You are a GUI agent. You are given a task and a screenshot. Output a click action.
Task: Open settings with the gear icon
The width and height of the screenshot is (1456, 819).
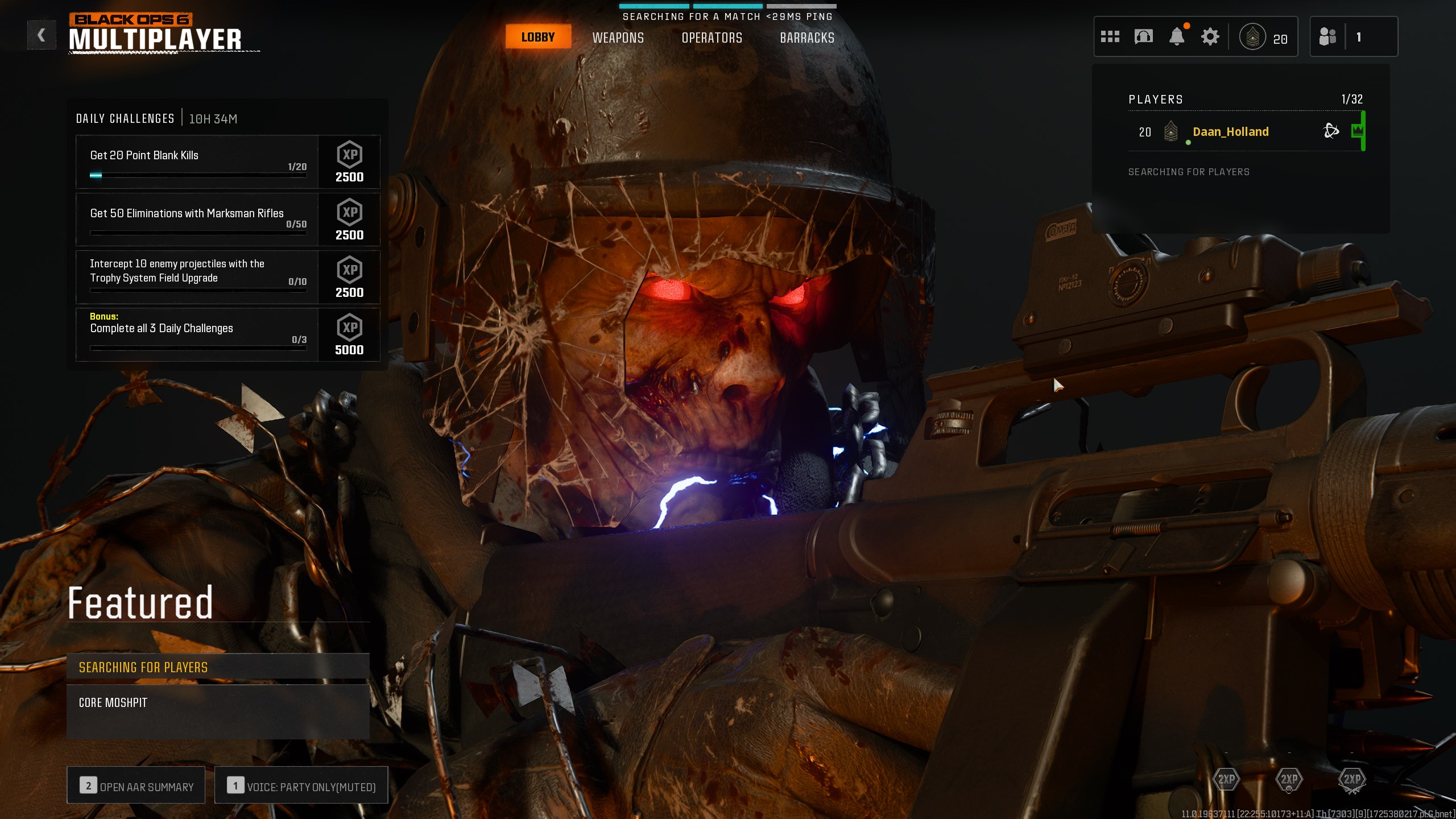point(1210,37)
